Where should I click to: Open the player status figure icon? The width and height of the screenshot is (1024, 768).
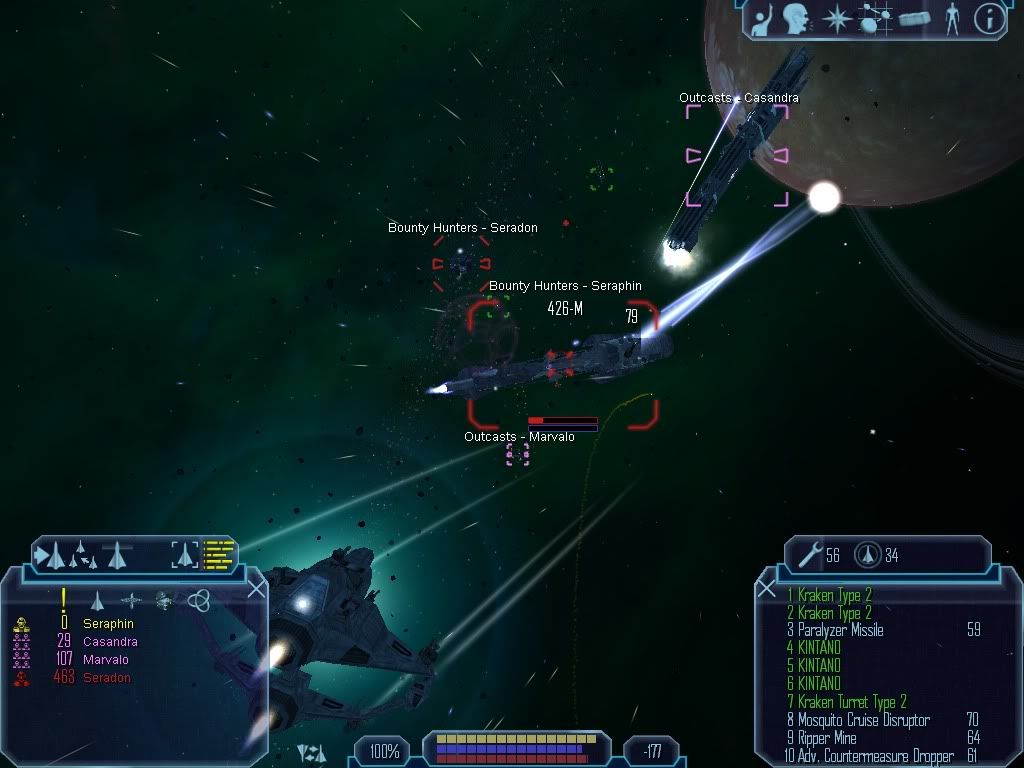(x=952, y=19)
